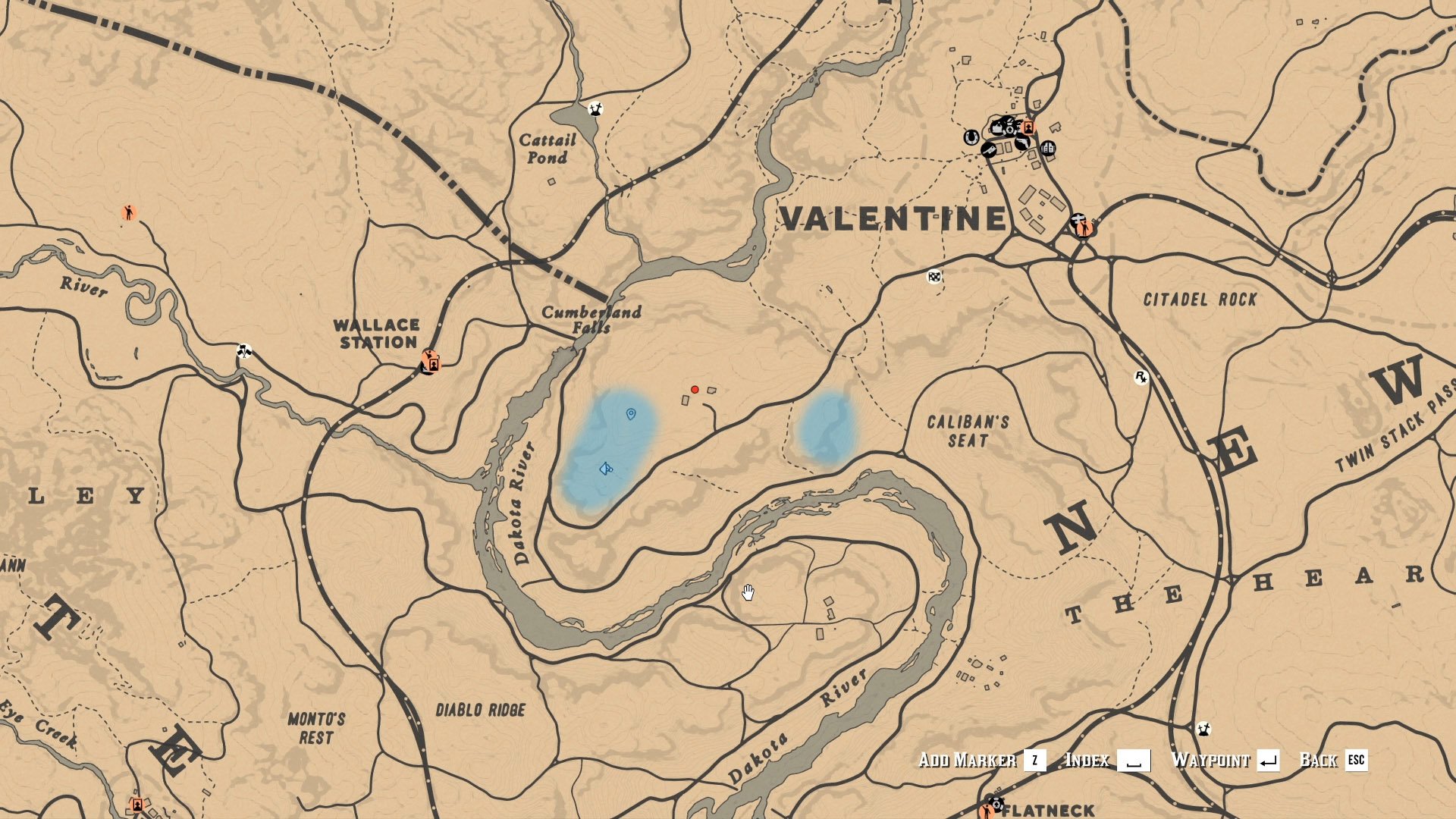Click the grave marker icon on the right edge

tap(1203, 730)
